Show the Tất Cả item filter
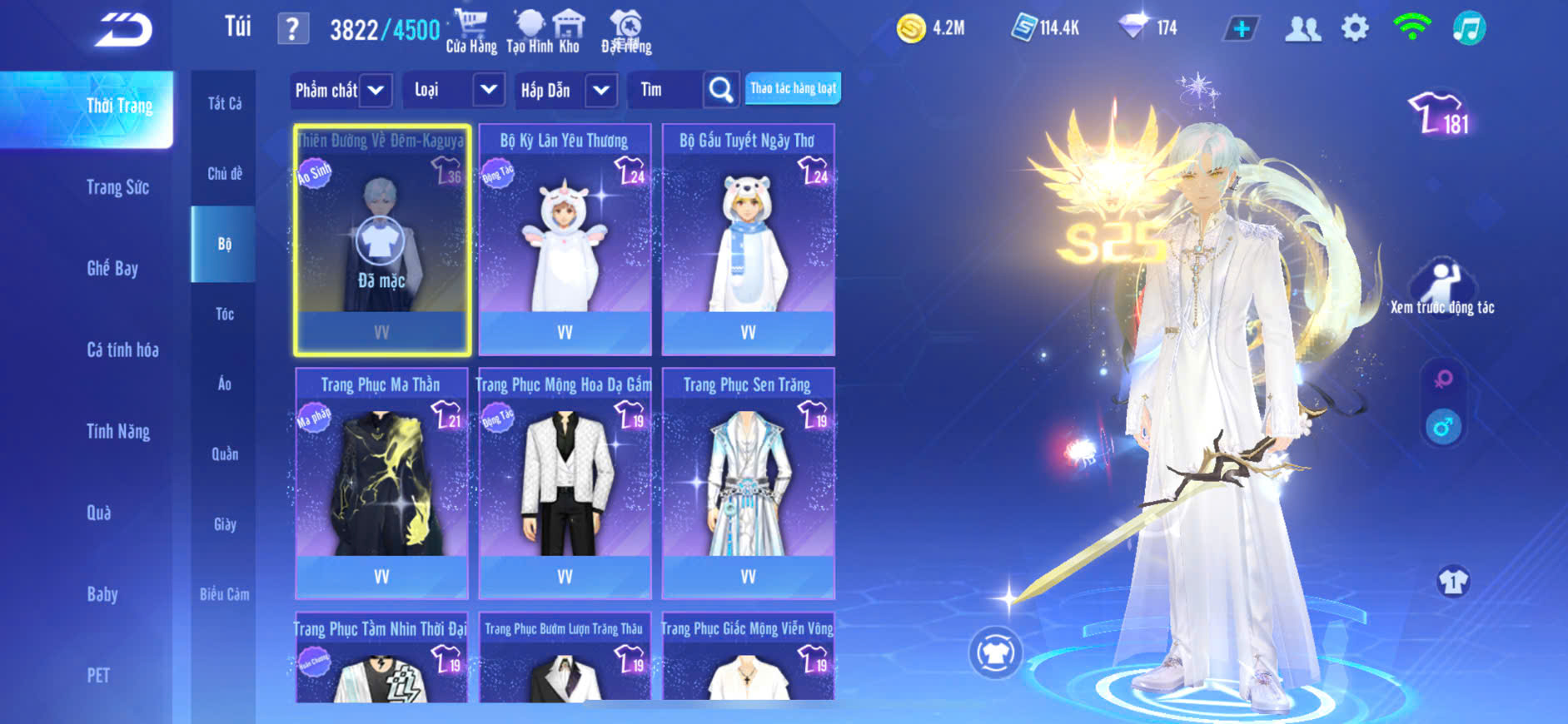This screenshot has width=1568, height=724. pyautogui.click(x=224, y=103)
